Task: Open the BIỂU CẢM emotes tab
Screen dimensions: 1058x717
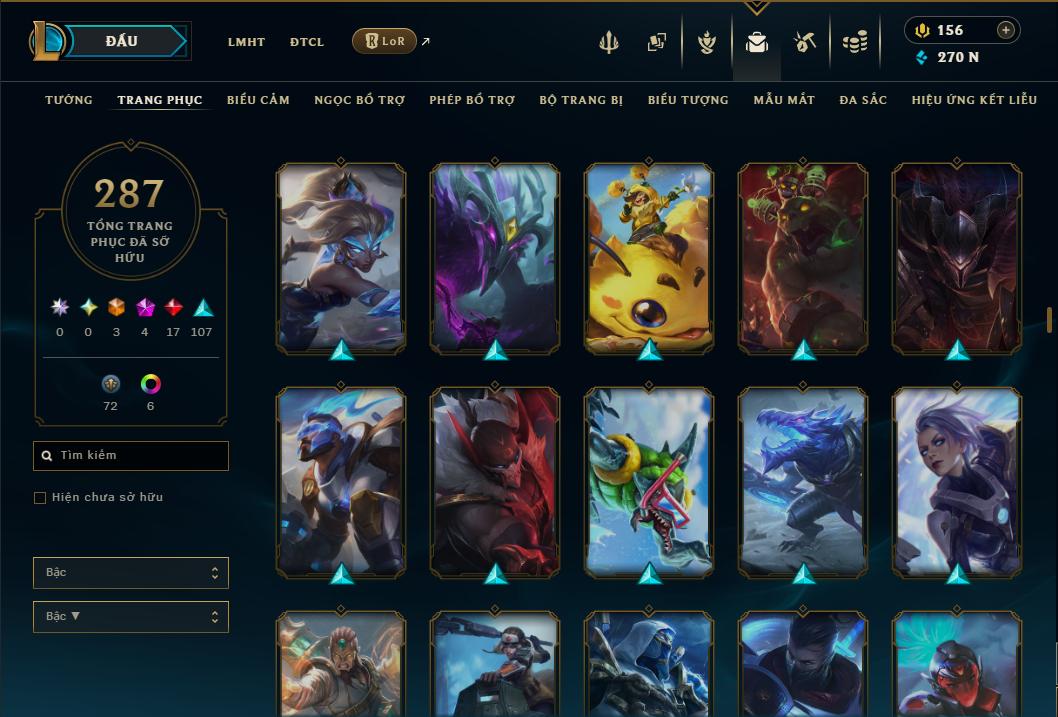Action: (258, 100)
